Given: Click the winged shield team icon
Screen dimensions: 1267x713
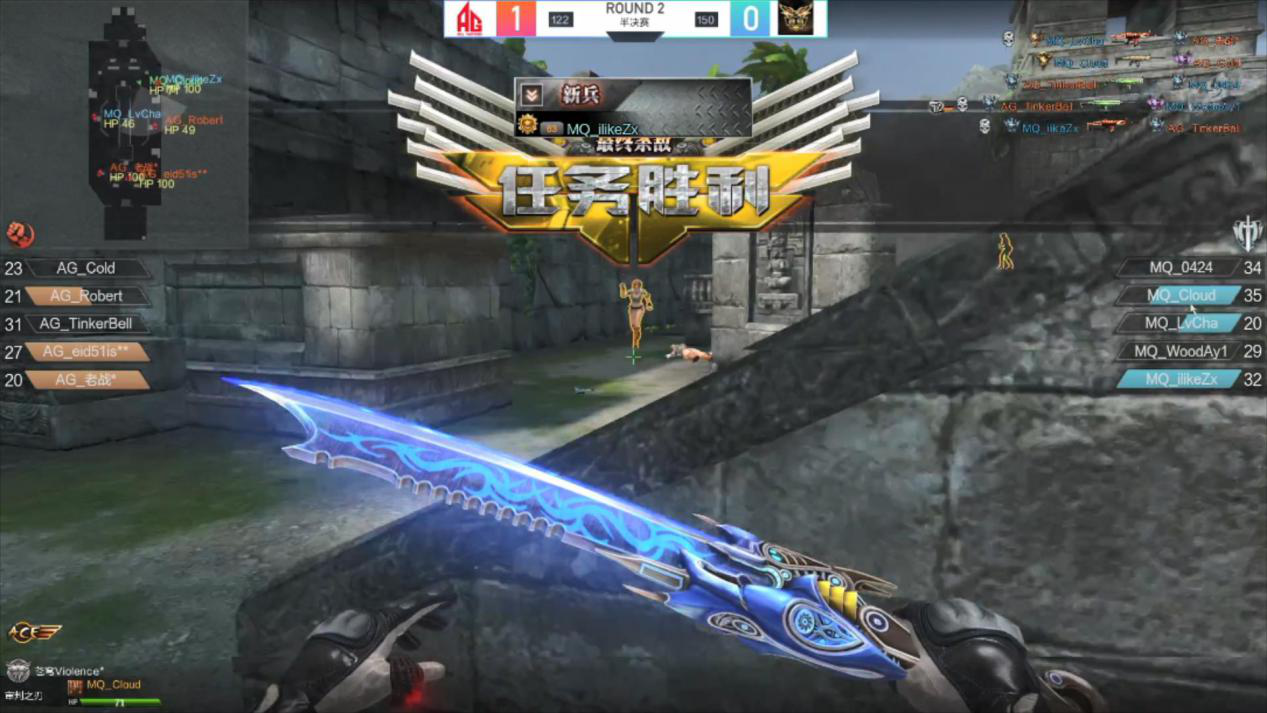Looking at the screenshot, I should tap(1247, 233).
